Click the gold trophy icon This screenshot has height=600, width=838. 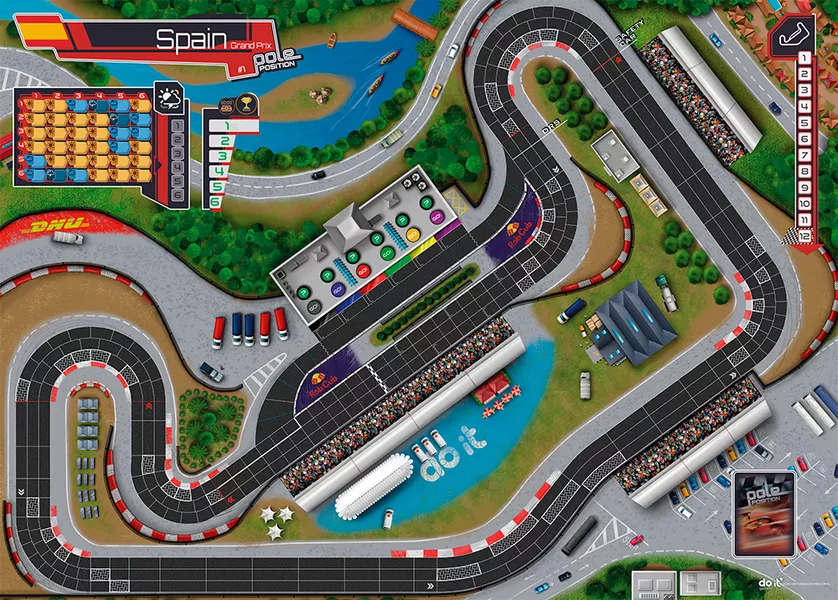pos(246,101)
